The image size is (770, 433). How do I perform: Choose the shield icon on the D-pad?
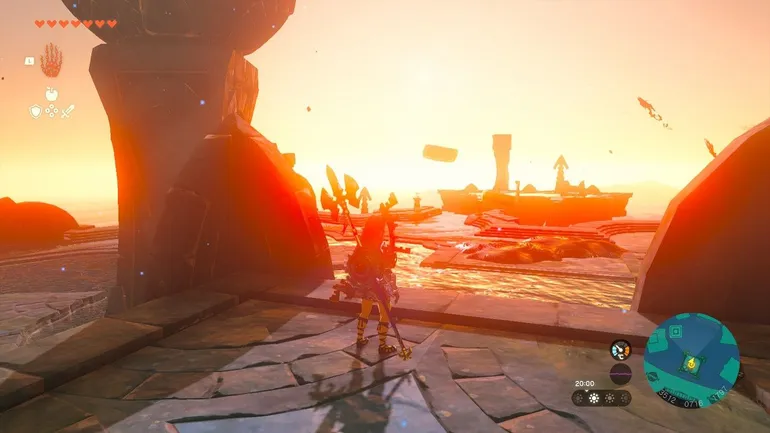coord(35,111)
